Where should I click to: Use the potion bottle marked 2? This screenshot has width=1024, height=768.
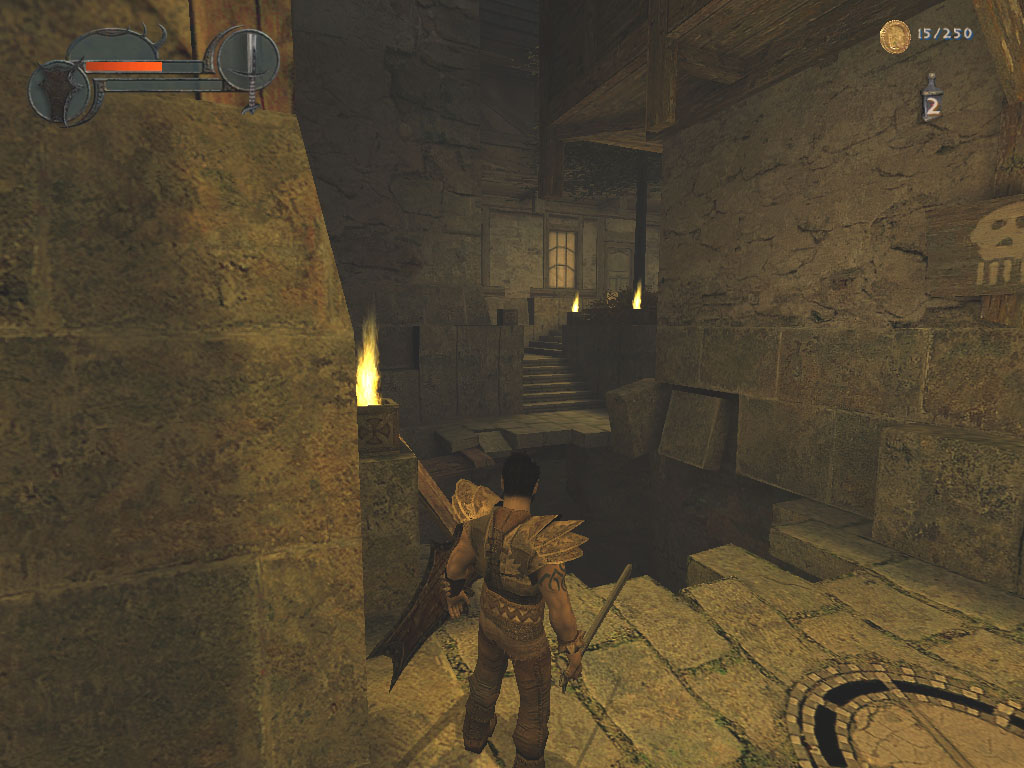coord(931,100)
